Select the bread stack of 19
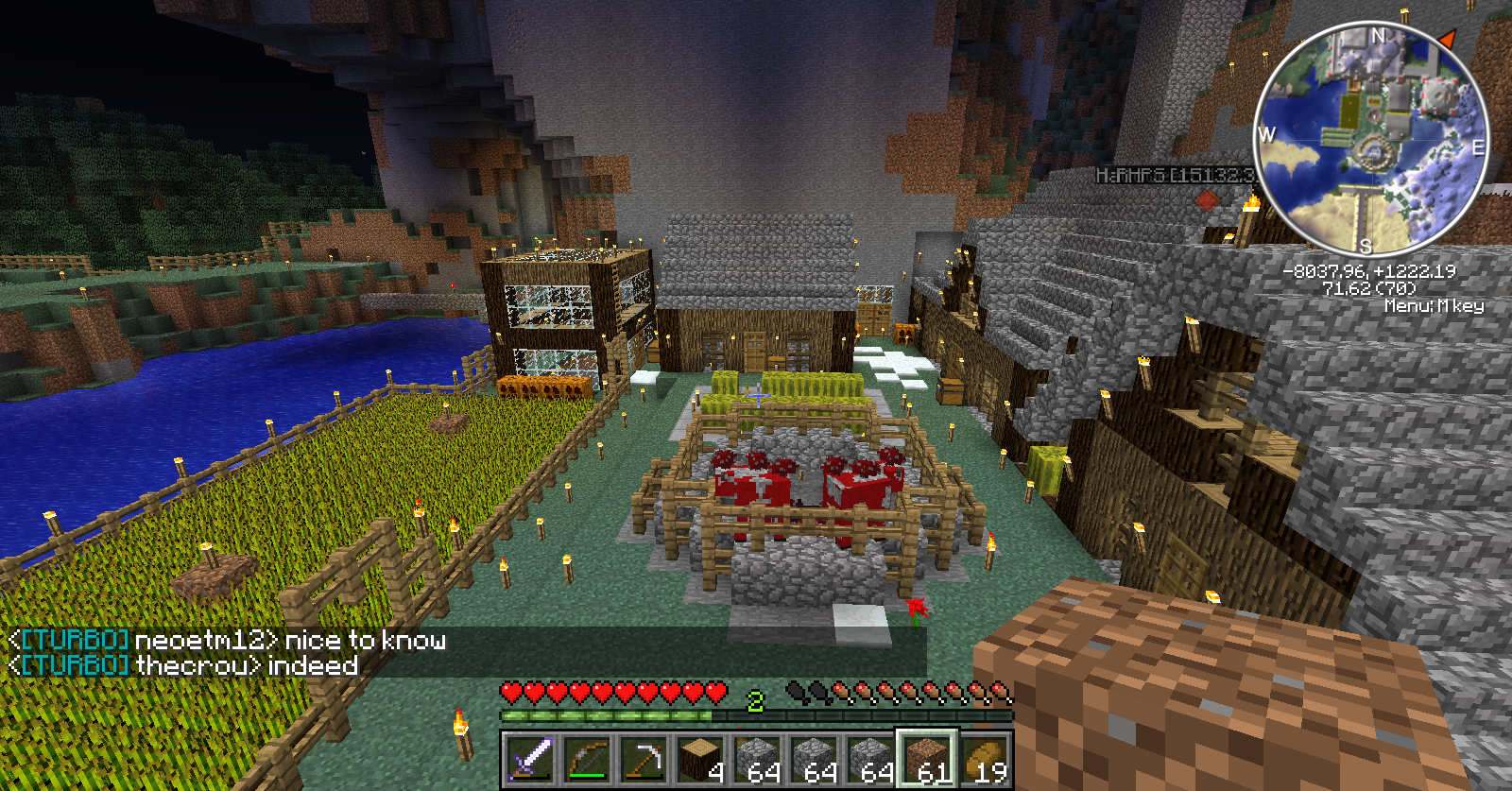The width and height of the screenshot is (1512, 791). pyautogui.click(x=984, y=757)
